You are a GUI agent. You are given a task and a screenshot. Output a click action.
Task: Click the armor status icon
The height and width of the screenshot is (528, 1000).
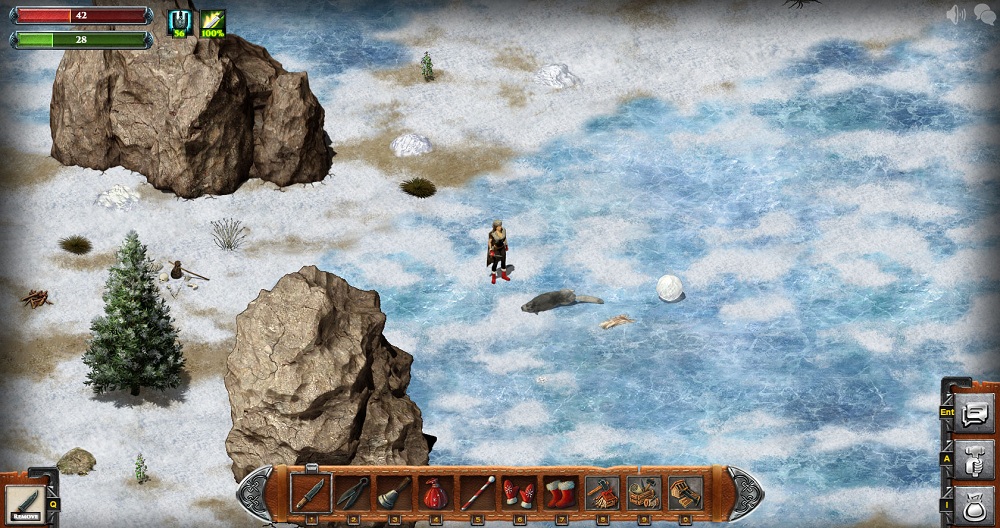tap(181, 23)
